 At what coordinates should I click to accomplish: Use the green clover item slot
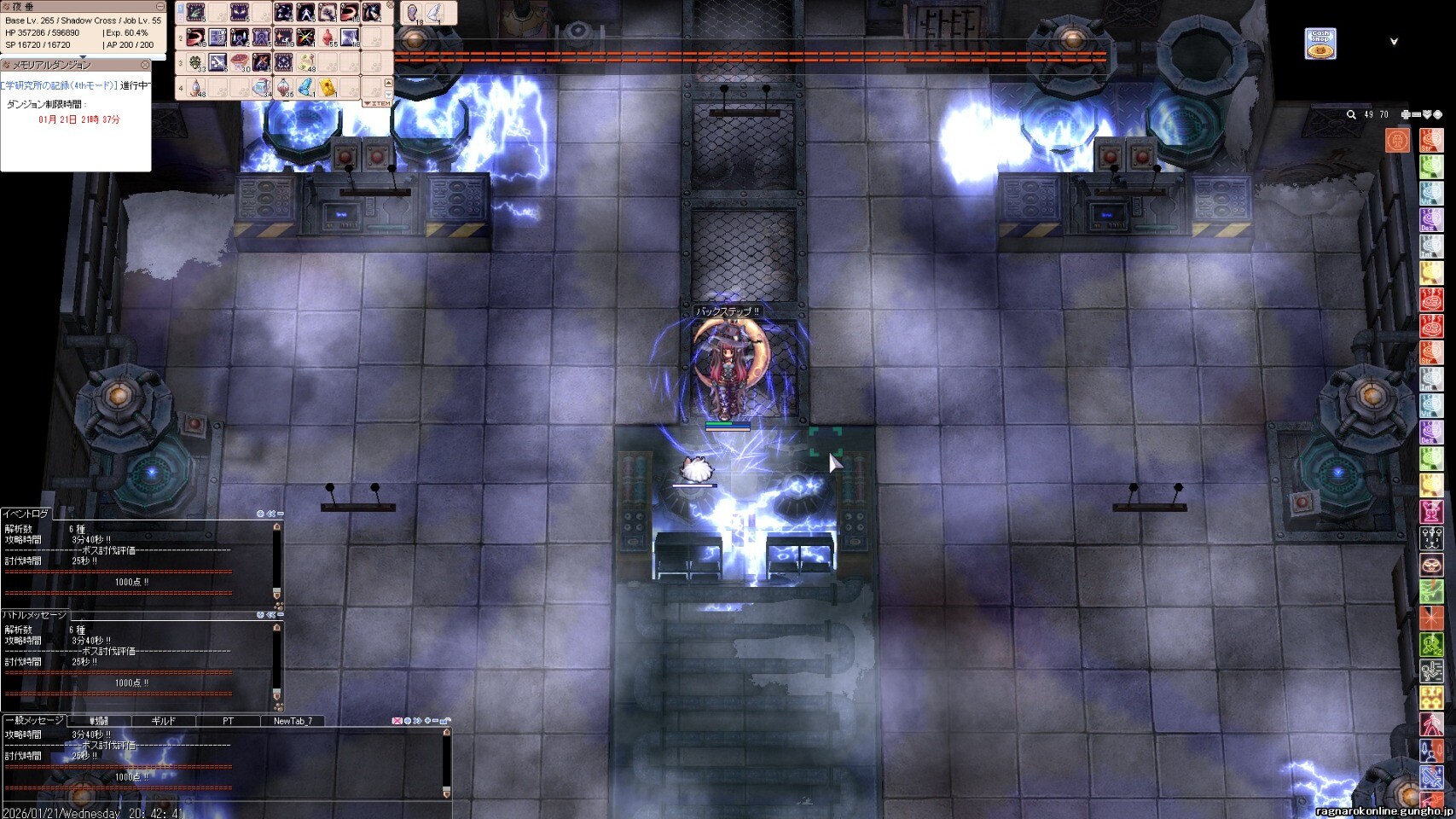[196, 62]
